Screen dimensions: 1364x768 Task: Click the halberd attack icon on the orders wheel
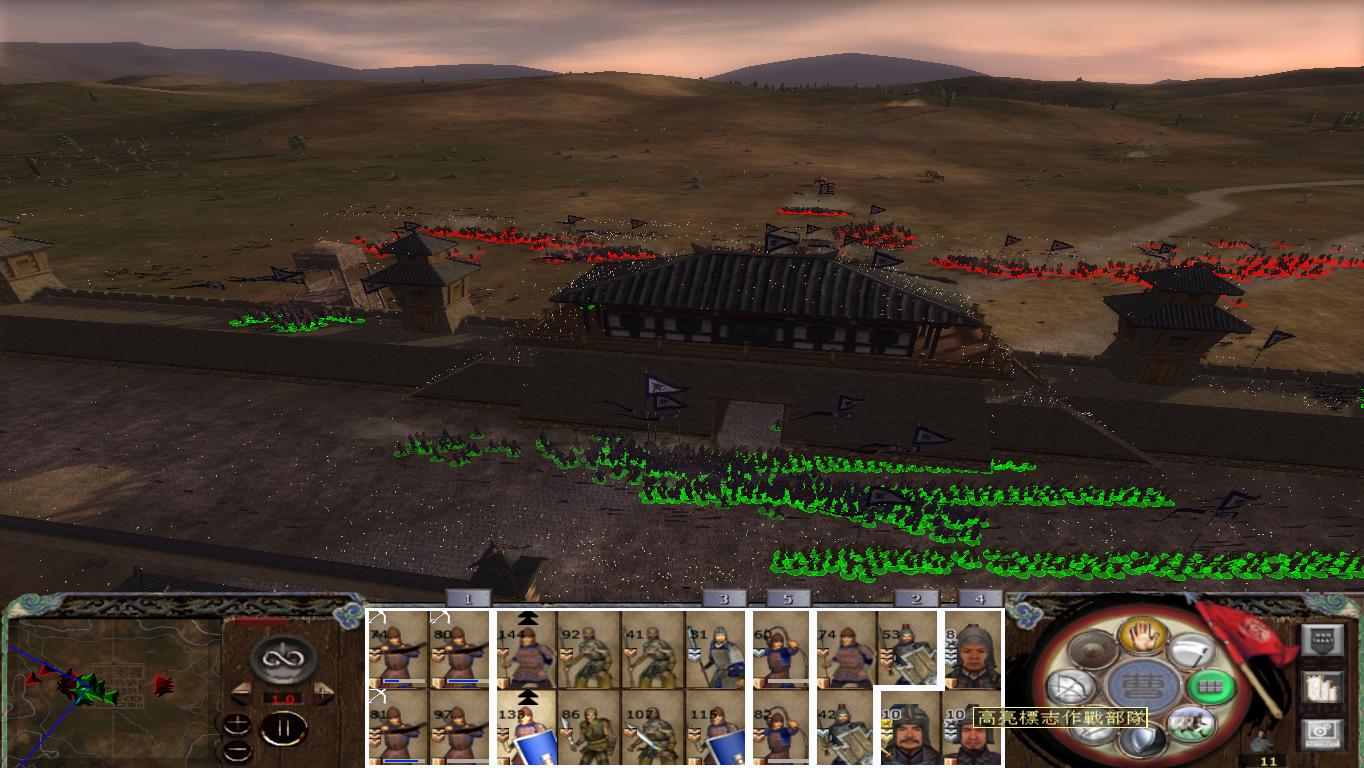1192,652
